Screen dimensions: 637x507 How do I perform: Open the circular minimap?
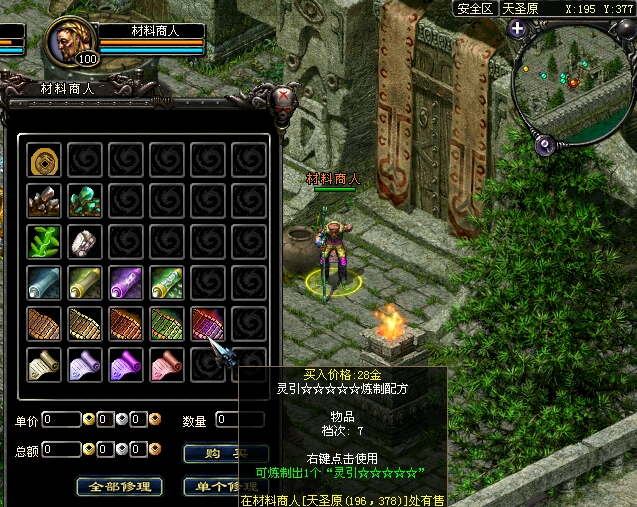[571, 83]
